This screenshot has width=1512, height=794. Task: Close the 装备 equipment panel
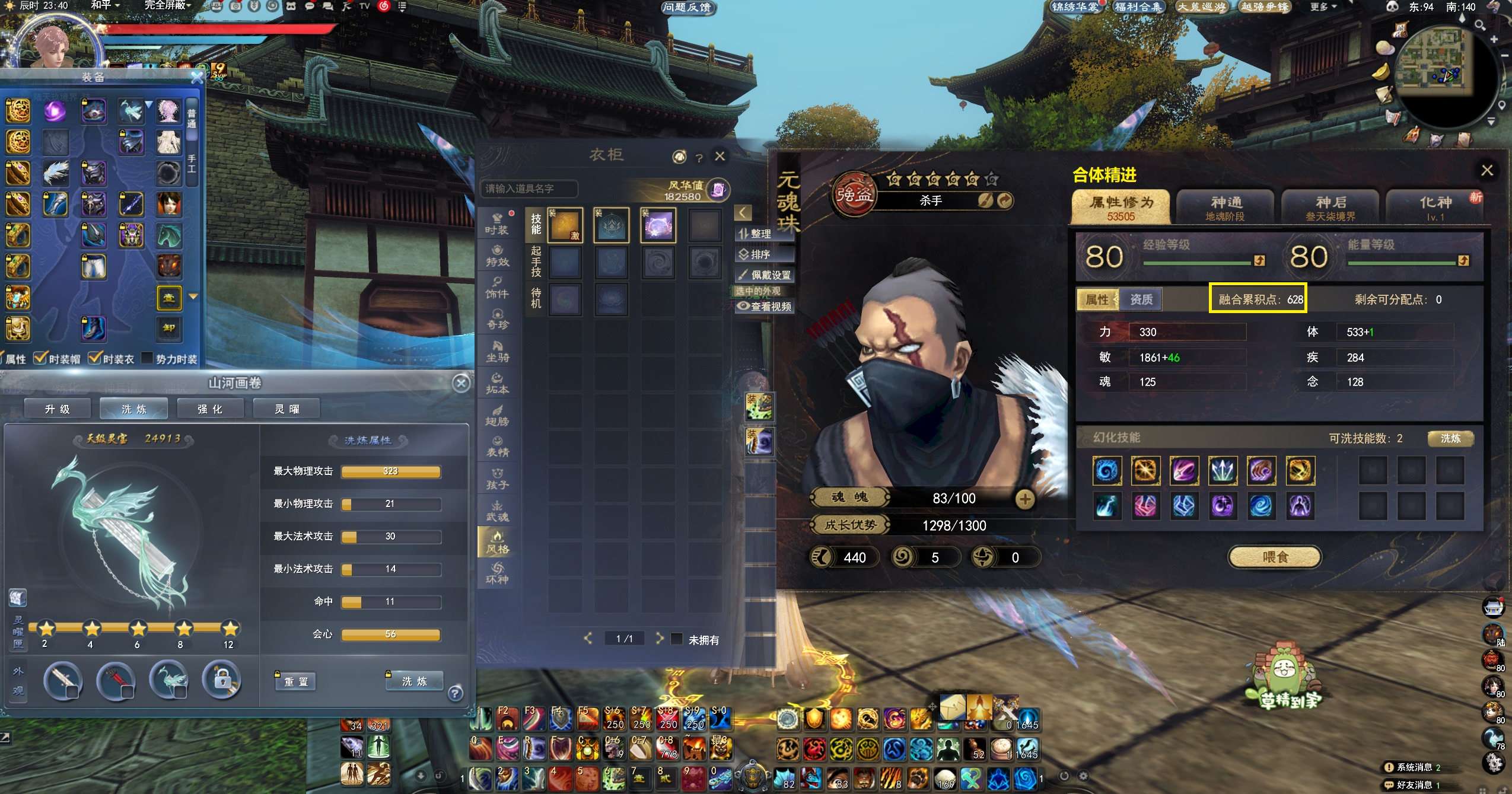tap(197, 77)
